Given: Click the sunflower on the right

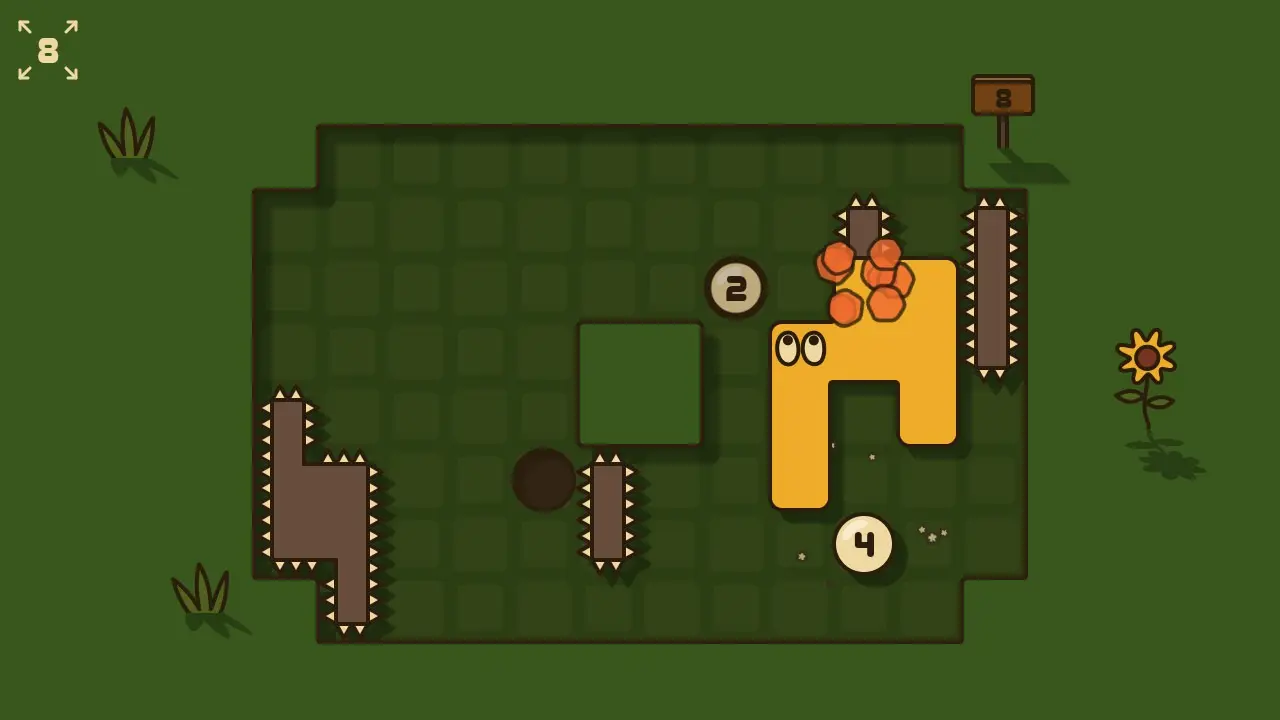Looking at the screenshot, I should [1146, 357].
